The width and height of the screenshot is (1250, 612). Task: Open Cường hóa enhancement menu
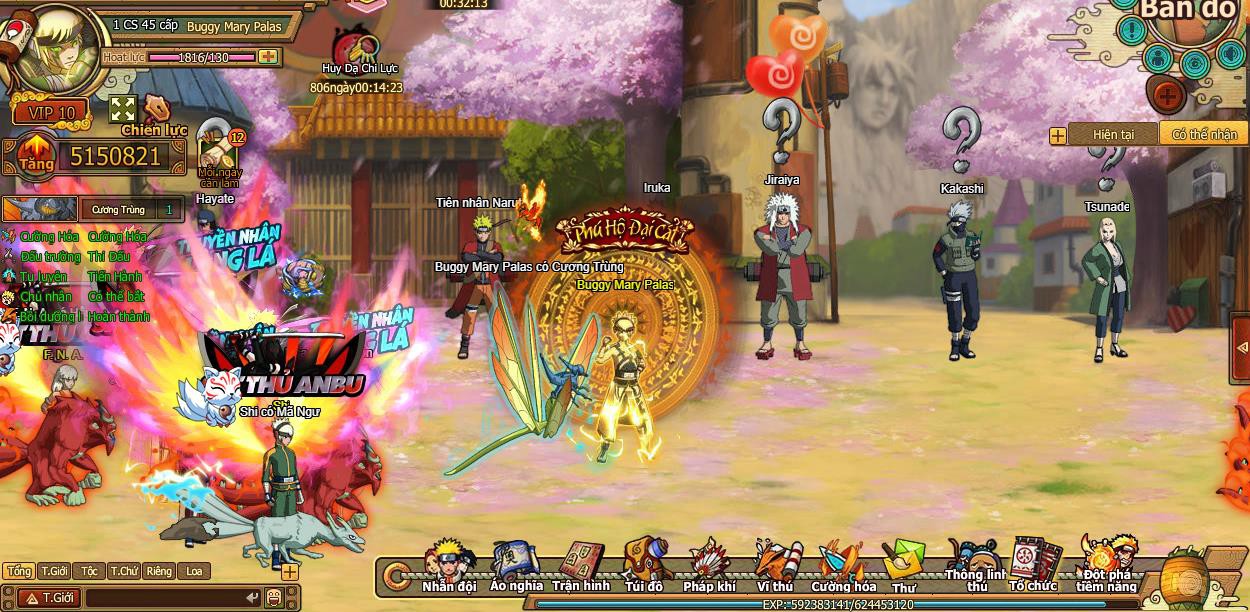pos(843,566)
